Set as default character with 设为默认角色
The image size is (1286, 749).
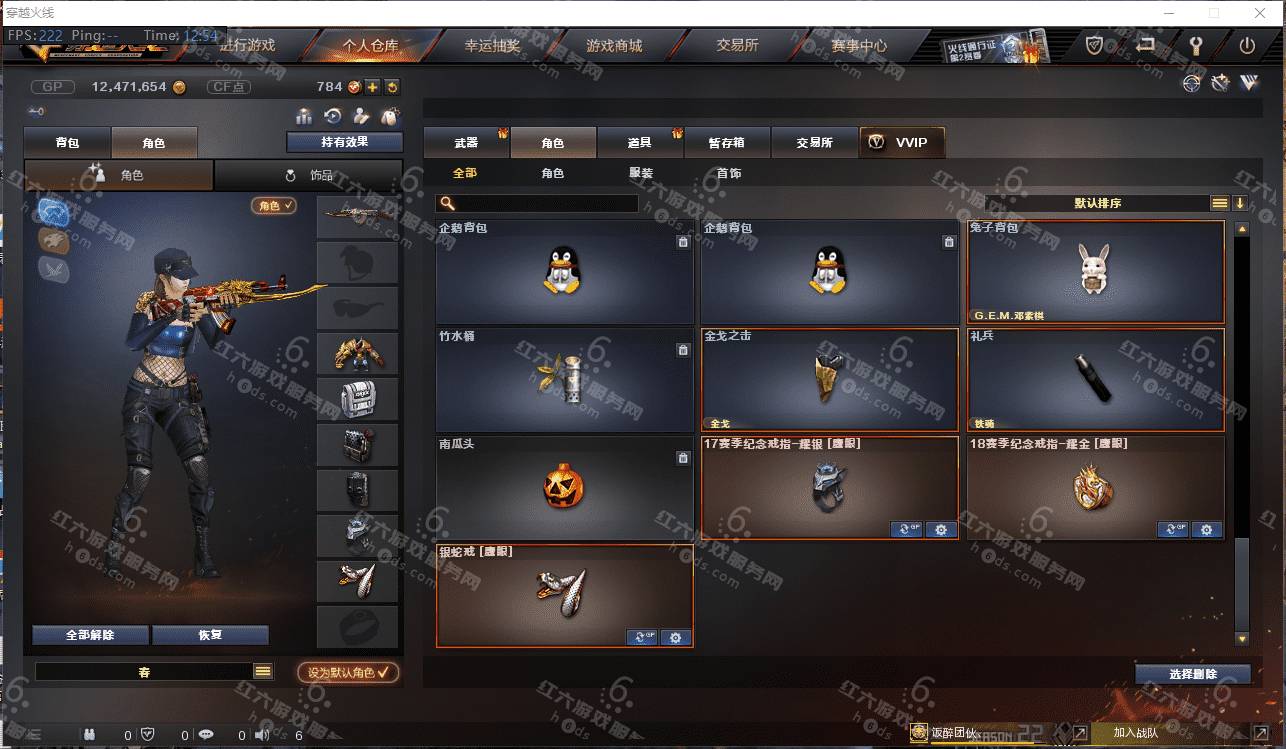[348, 673]
